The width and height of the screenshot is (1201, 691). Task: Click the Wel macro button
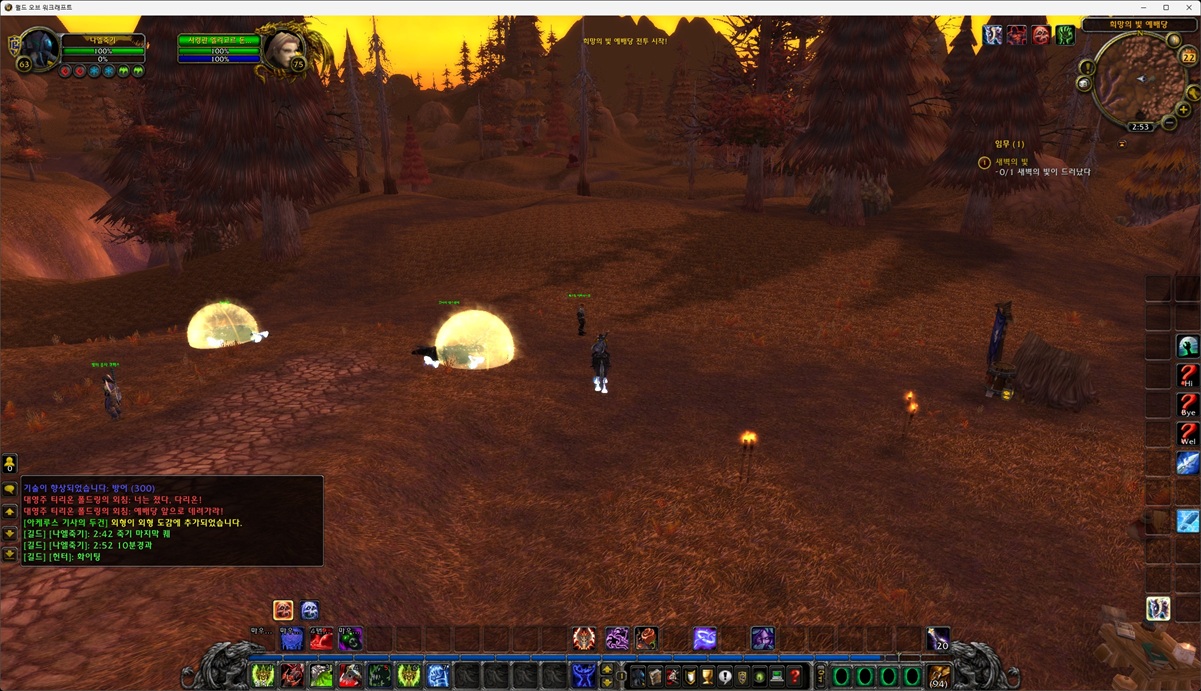1187,434
